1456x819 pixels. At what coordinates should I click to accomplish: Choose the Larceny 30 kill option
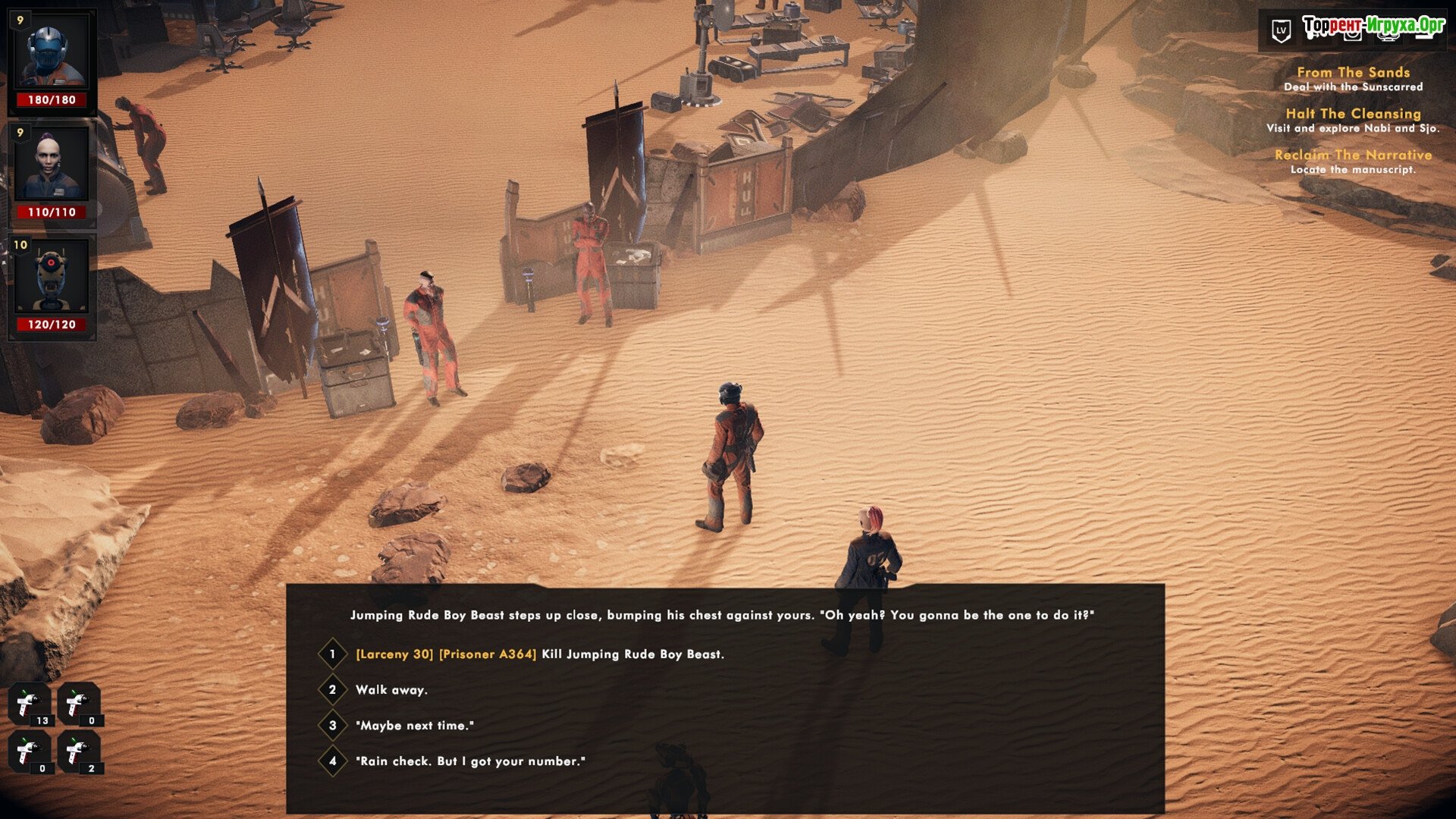539,654
